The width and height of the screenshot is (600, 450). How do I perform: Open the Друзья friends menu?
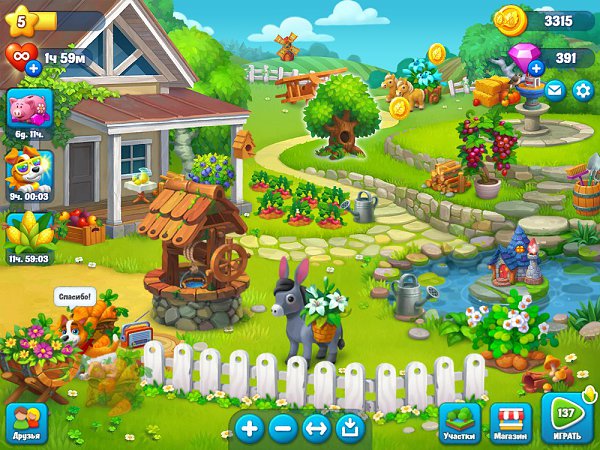[26, 423]
